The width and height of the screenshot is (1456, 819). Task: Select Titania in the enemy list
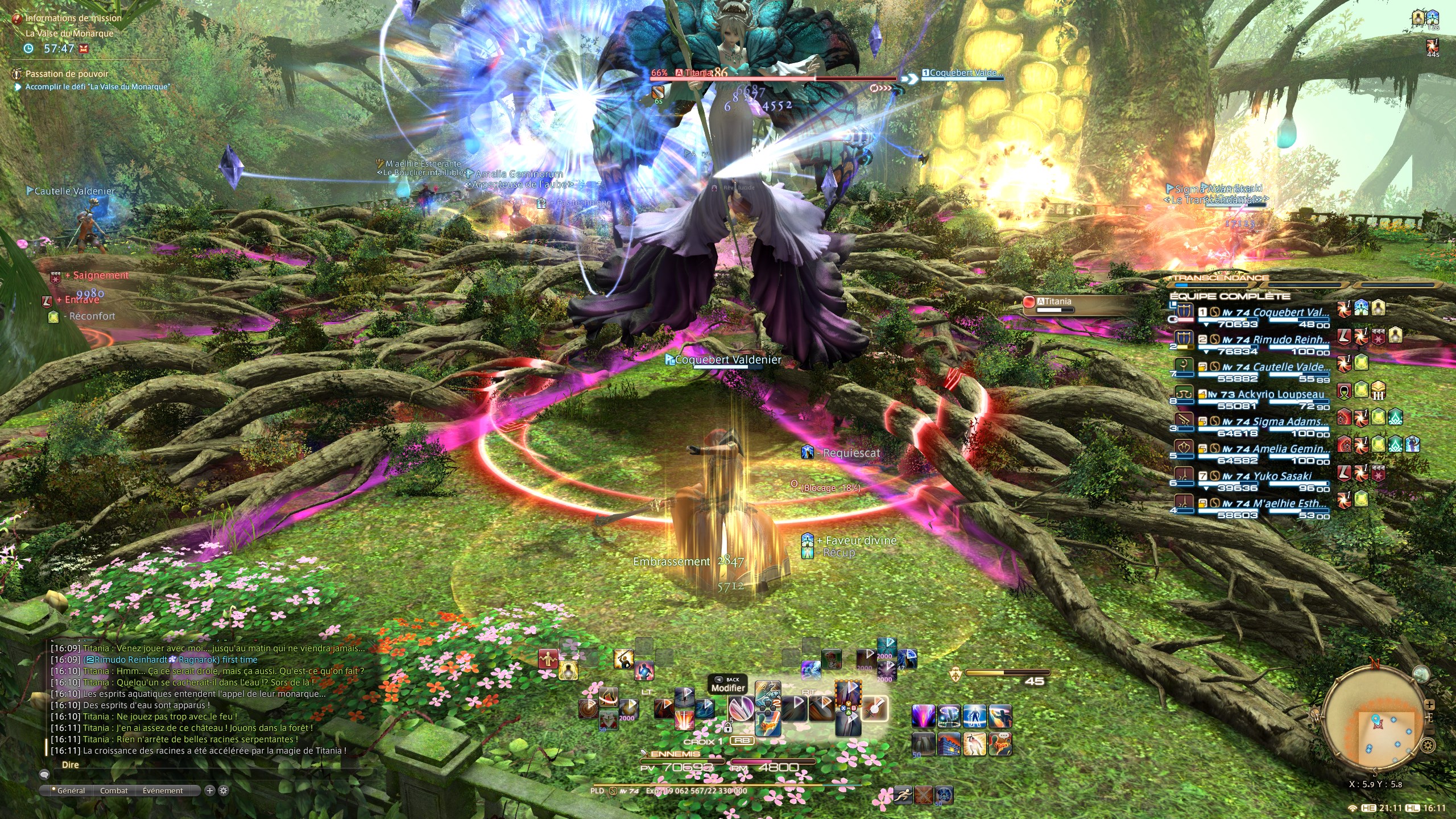coord(1054,302)
